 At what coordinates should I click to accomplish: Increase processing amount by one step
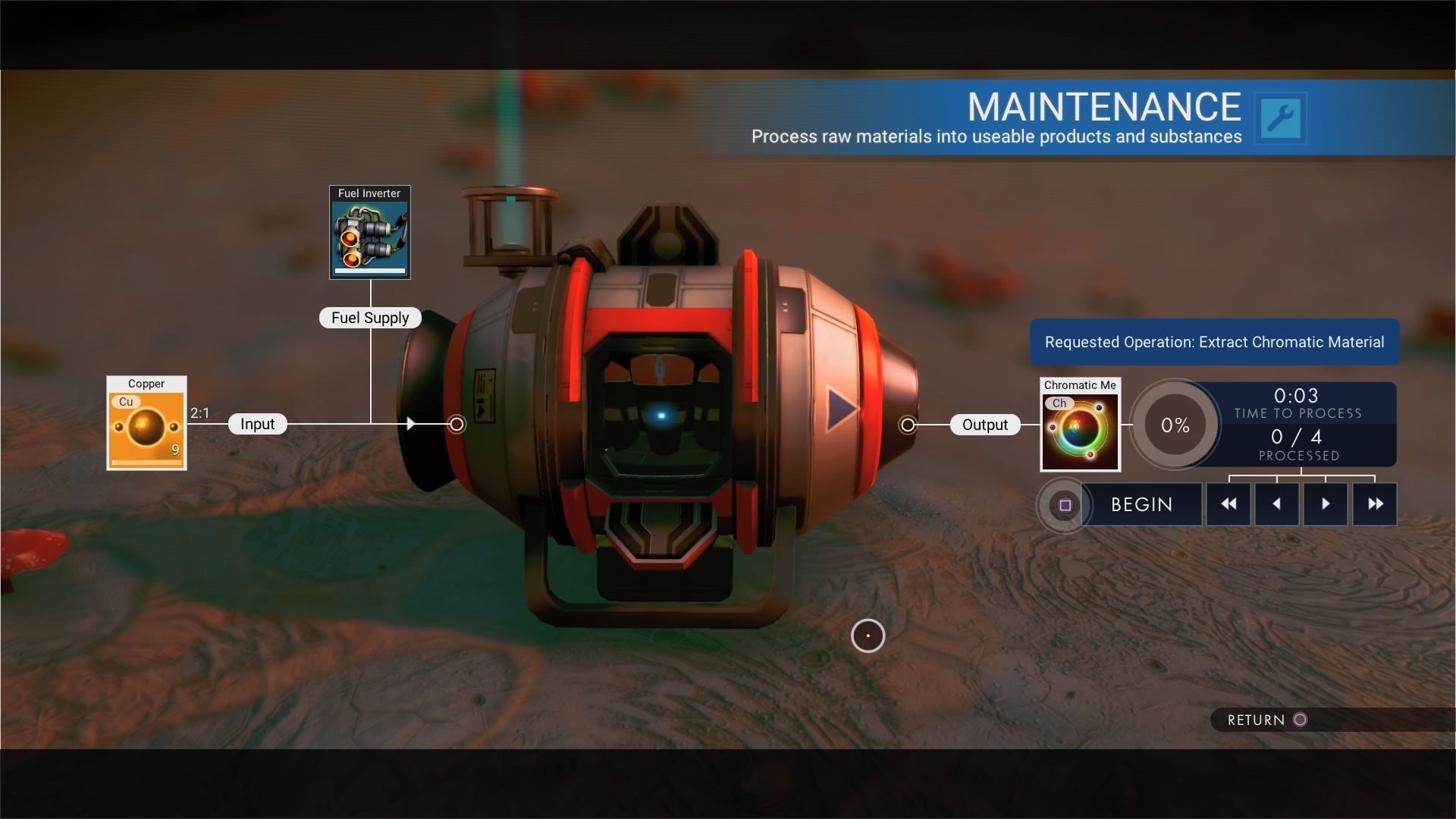tap(1326, 504)
